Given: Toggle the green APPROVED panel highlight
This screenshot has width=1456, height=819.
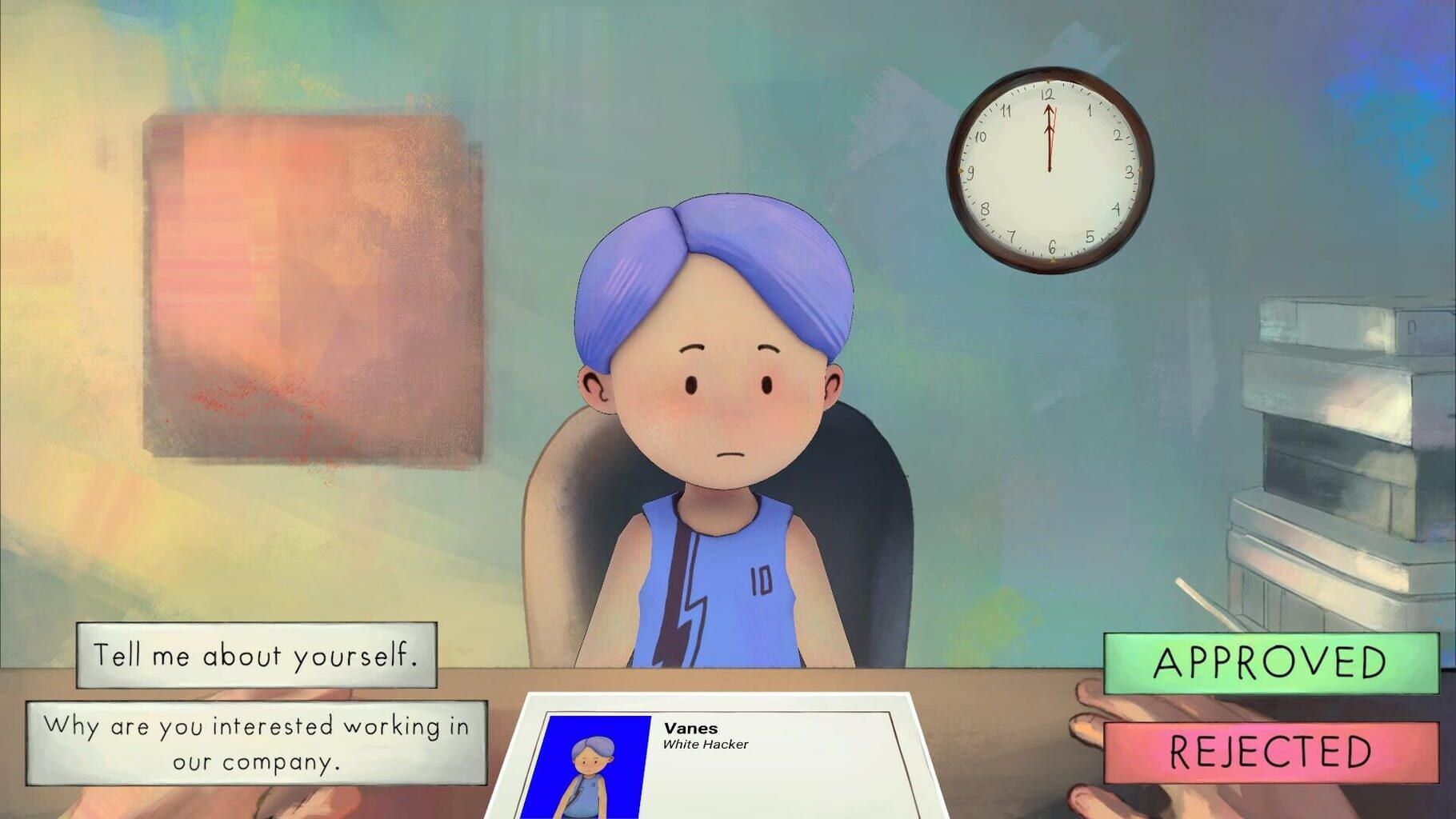Looking at the screenshot, I should pos(1274,665).
